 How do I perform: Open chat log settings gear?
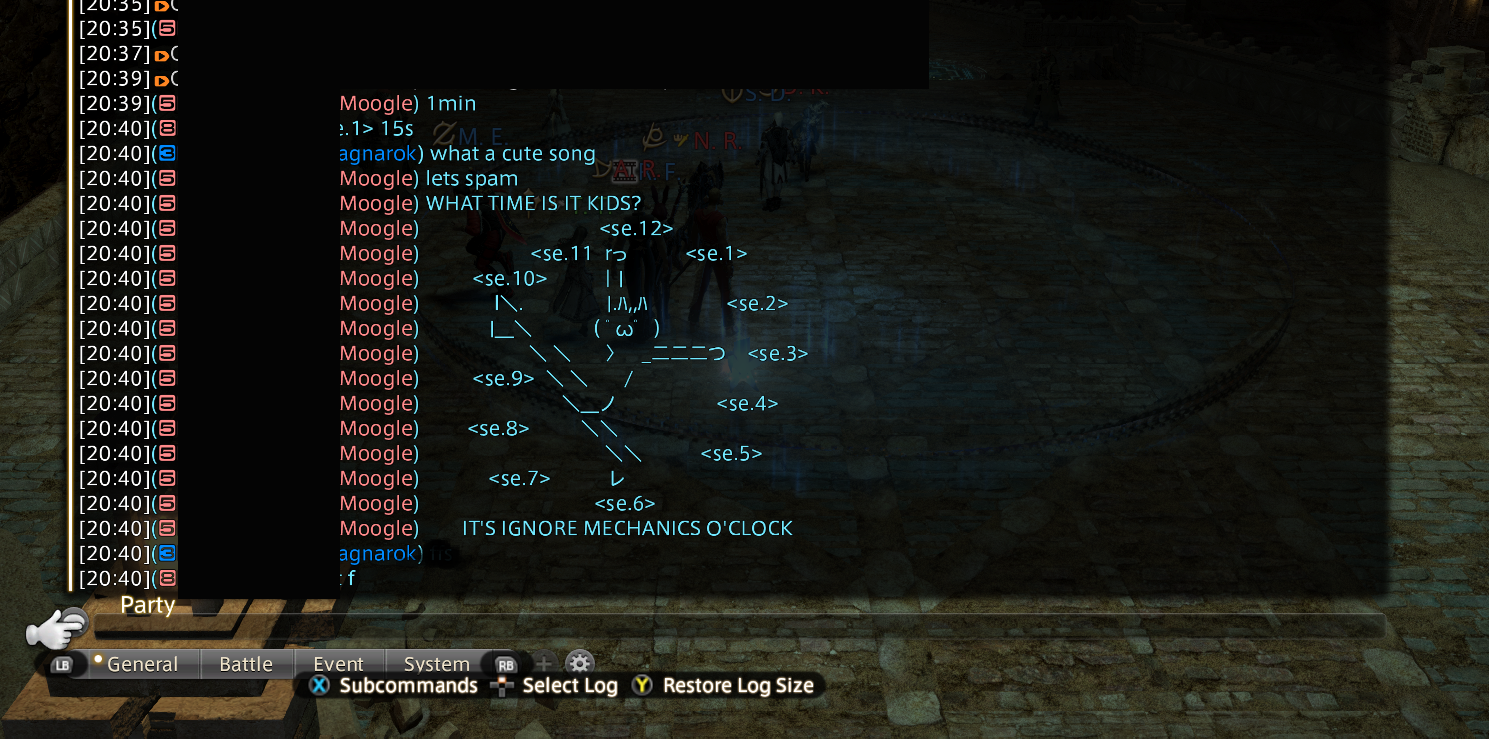click(580, 663)
